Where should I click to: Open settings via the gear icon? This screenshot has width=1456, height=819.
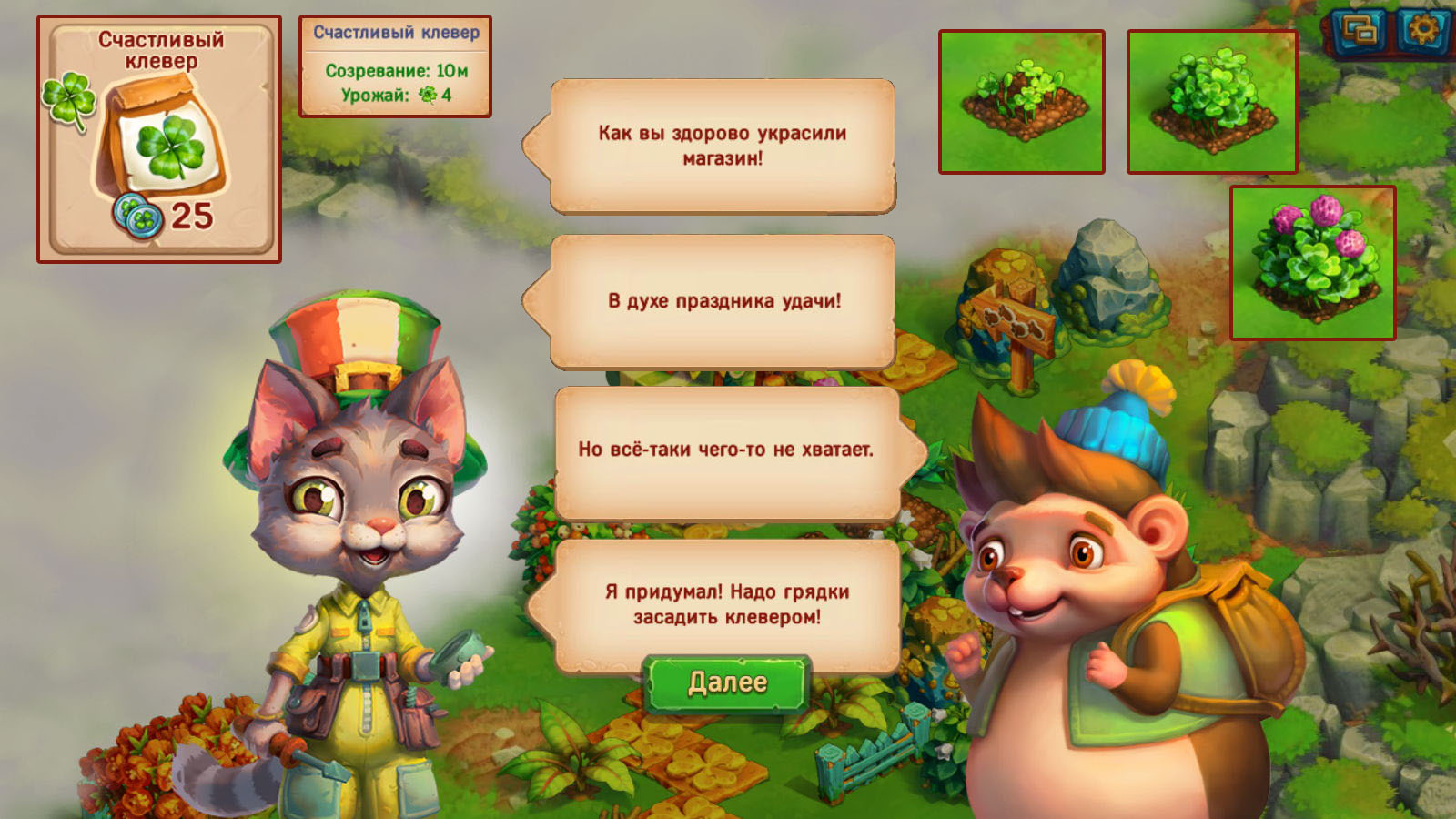(x=1423, y=31)
